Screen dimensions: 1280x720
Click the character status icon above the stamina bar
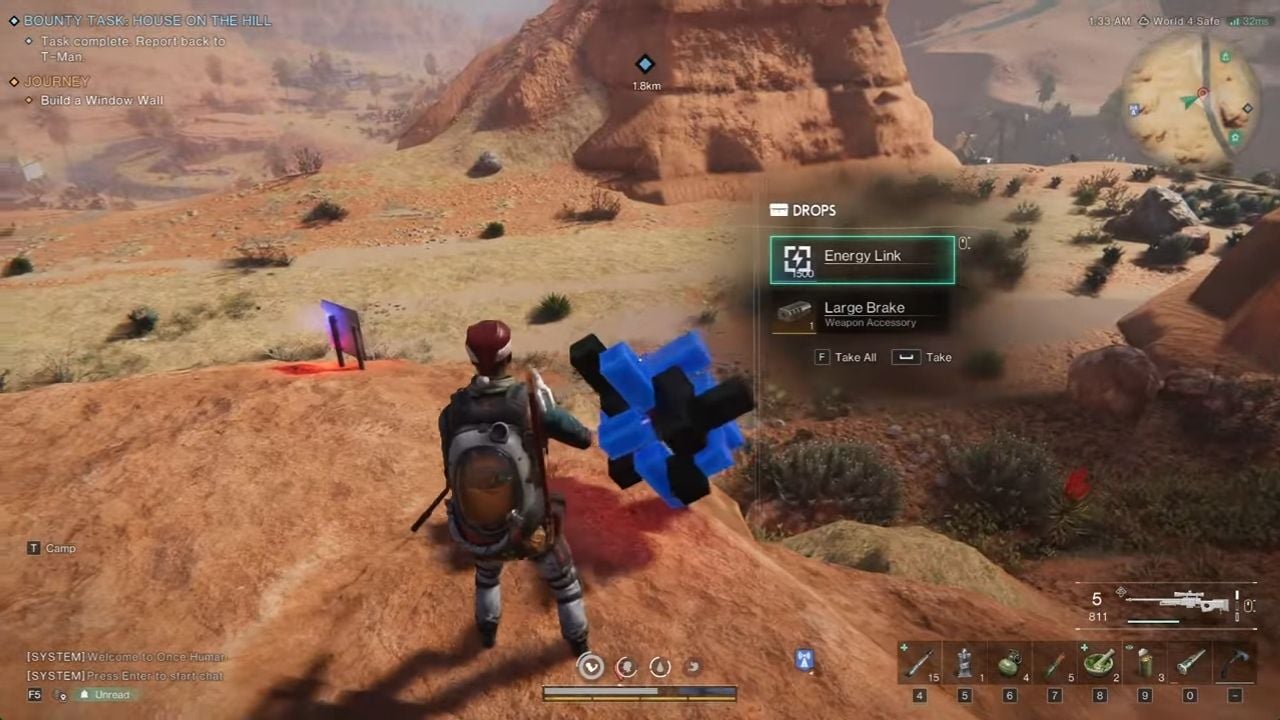(590, 667)
